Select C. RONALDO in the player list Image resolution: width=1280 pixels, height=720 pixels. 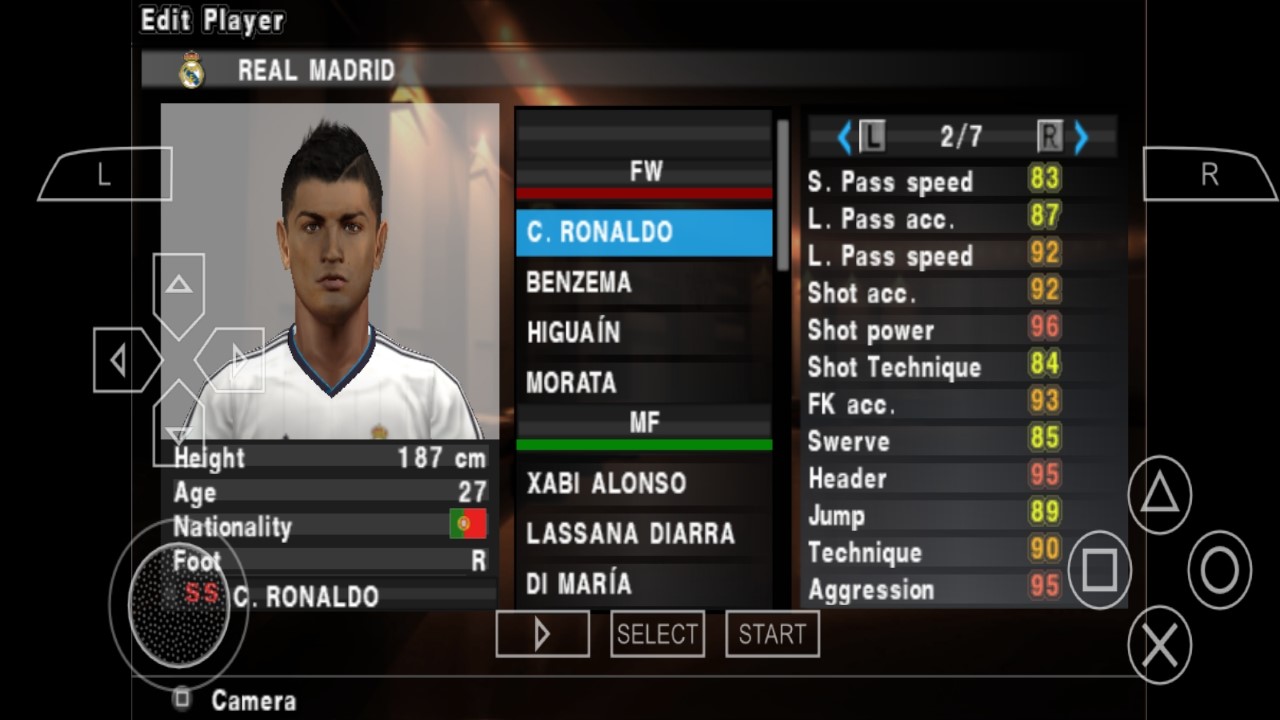click(644, 232)
